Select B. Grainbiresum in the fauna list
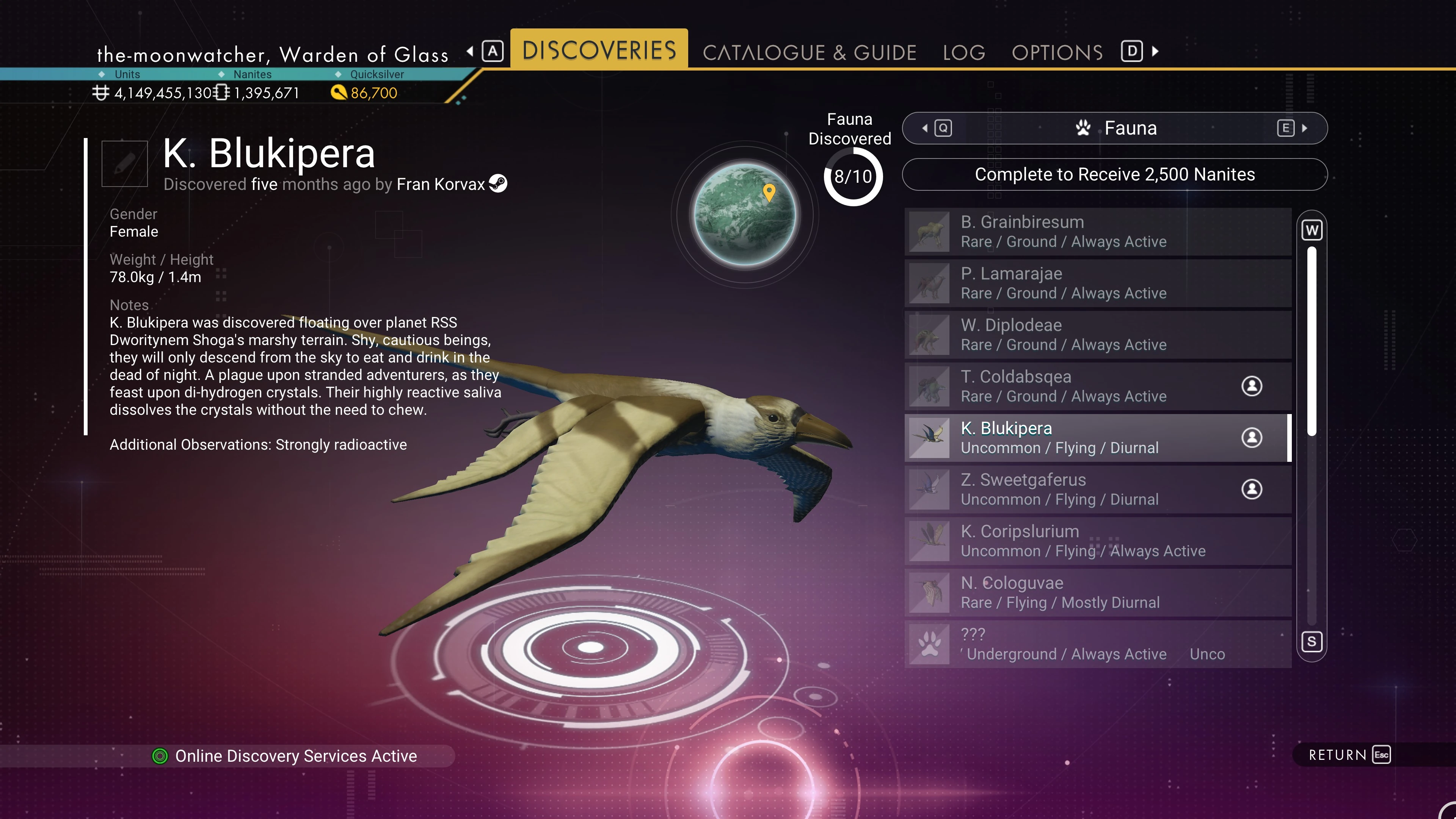This screenshot has height=819, width=1456. point(1098,232)
